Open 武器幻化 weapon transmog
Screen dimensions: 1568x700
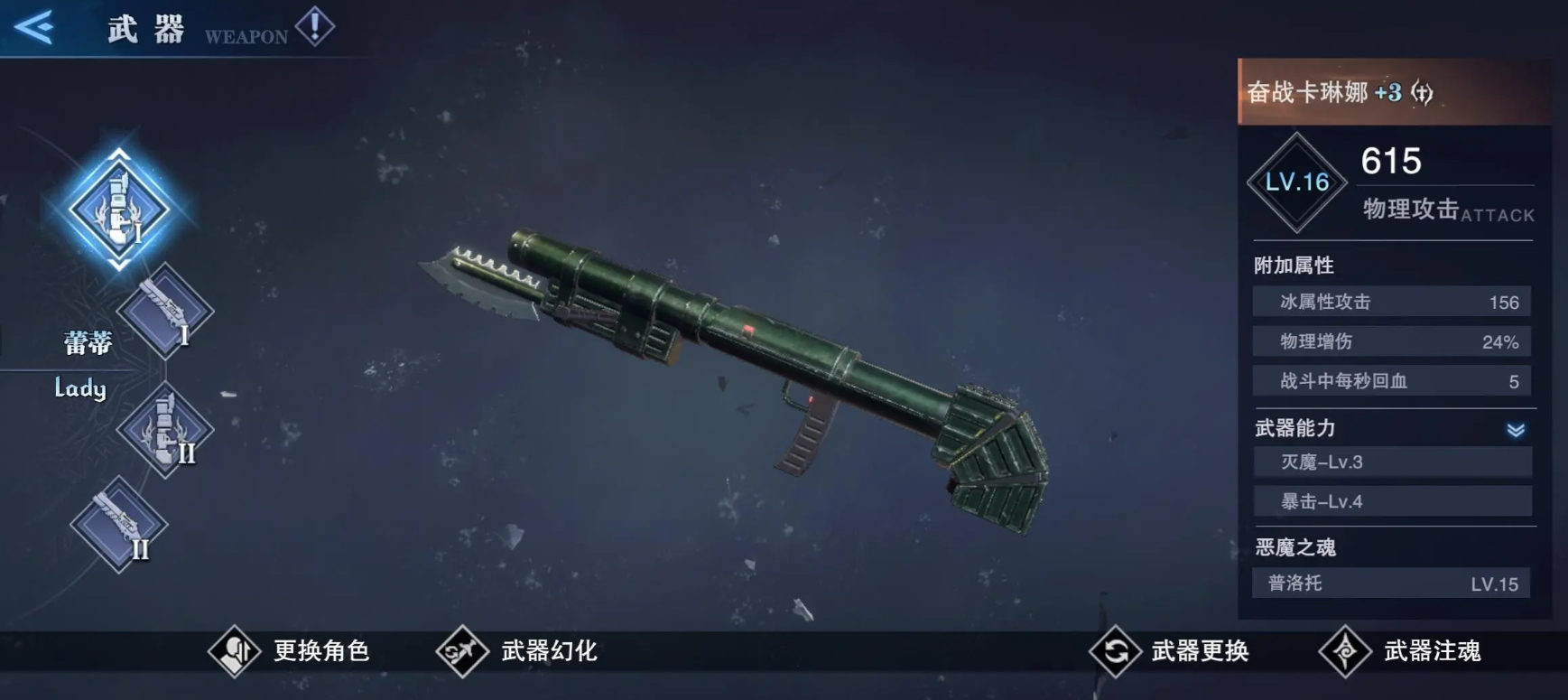517,650
